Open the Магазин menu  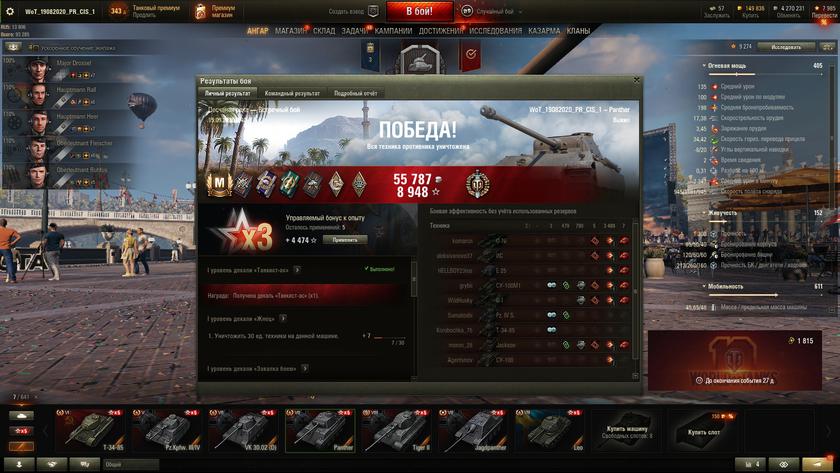tap(291, 31)
